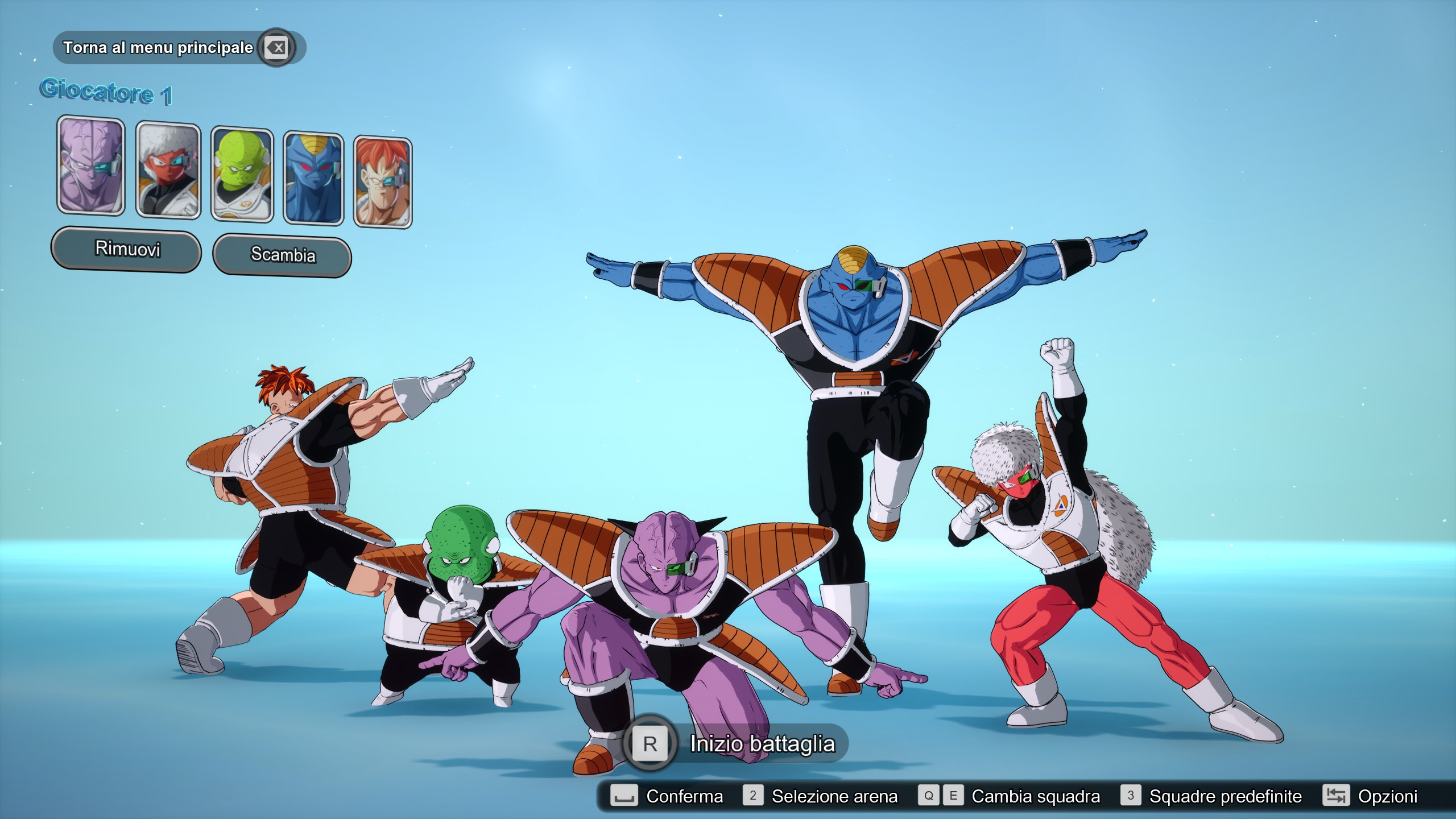Click the 'Q' key icon for 'Cambia squadra'
Screen dimensions: 1456x819
coord(930,796)
